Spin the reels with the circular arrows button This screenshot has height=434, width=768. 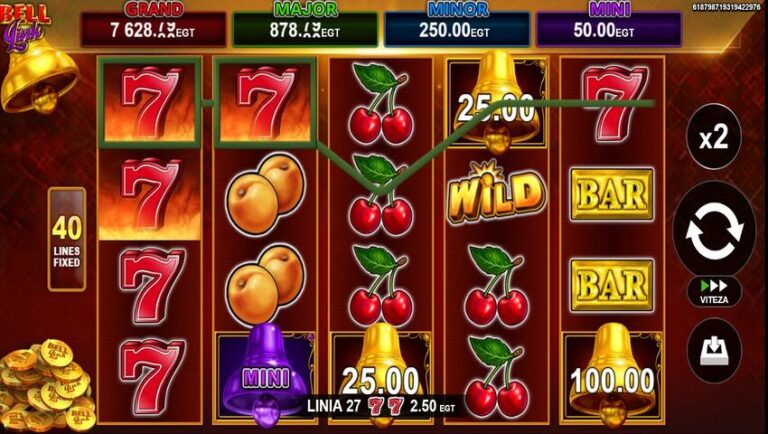(714, 229)
